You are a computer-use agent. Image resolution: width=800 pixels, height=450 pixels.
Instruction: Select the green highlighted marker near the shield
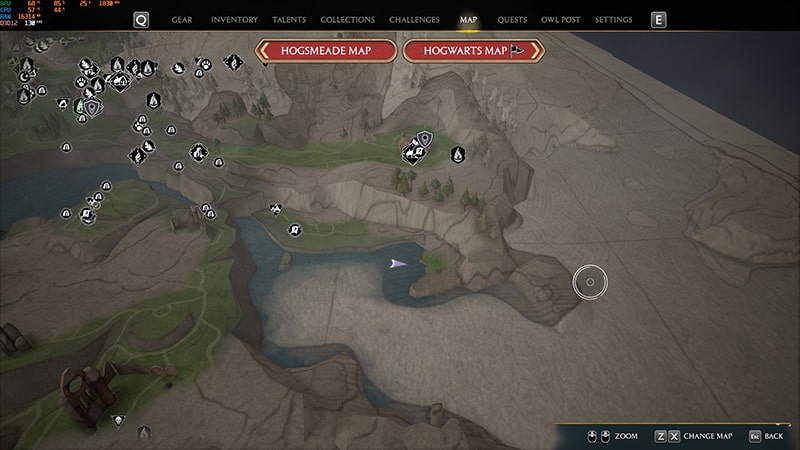(79, 105)
